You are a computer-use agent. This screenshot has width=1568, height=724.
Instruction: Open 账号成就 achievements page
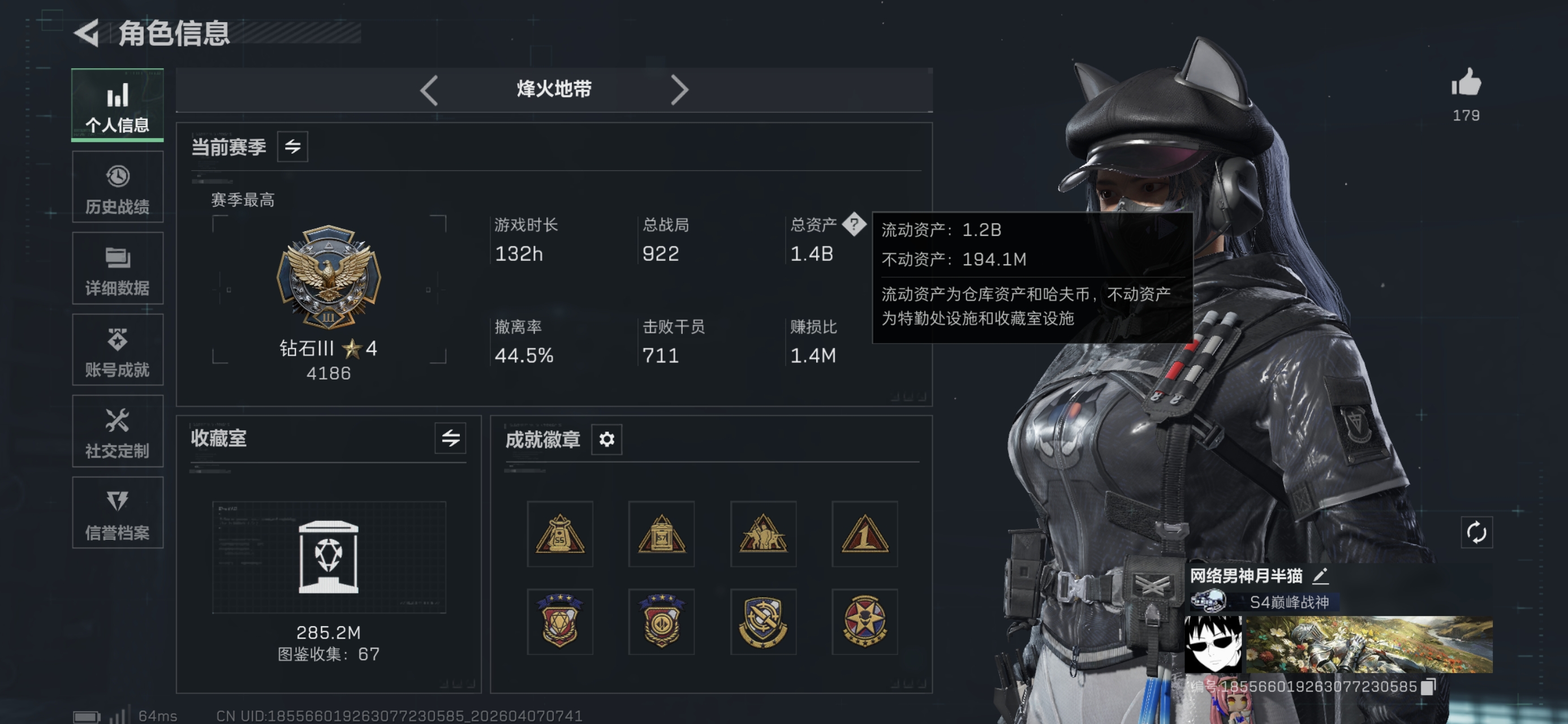coord(117,350)
